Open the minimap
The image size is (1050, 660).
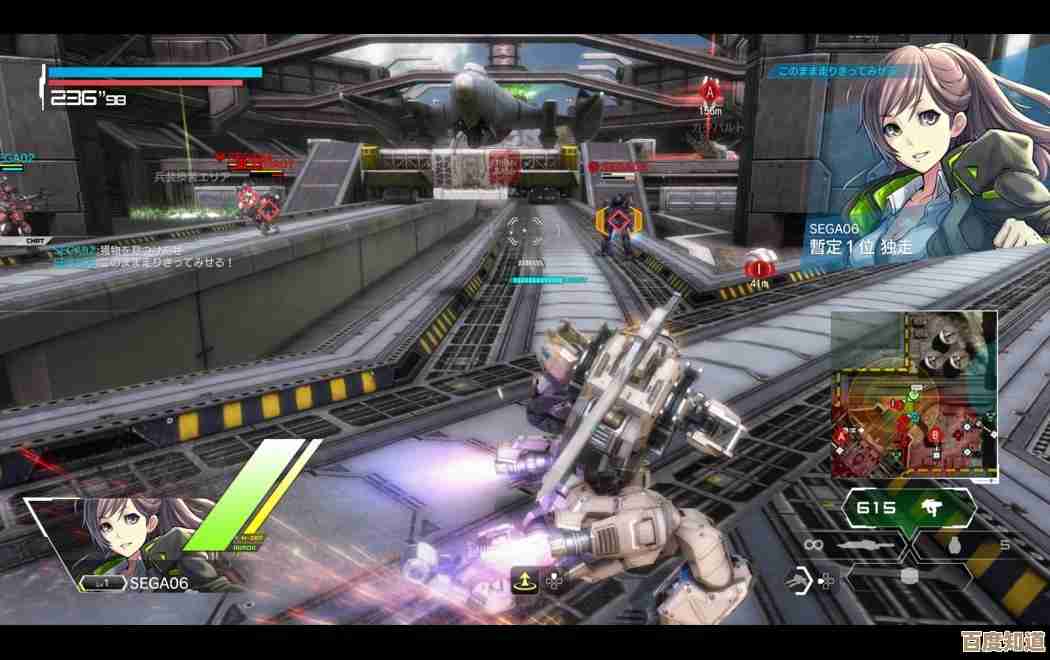tap(914, 394)
